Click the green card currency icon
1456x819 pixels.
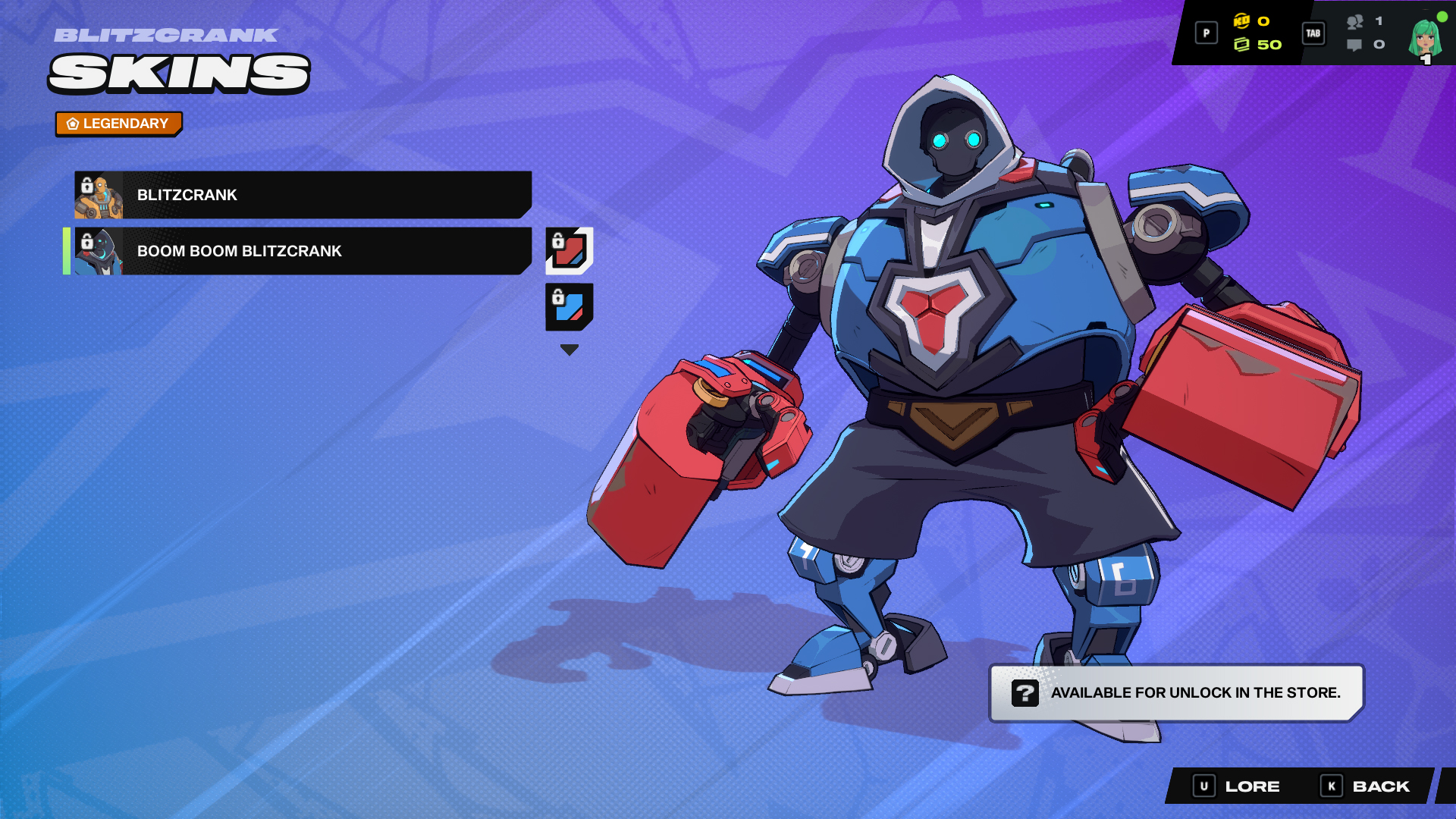click(1244, 44)
